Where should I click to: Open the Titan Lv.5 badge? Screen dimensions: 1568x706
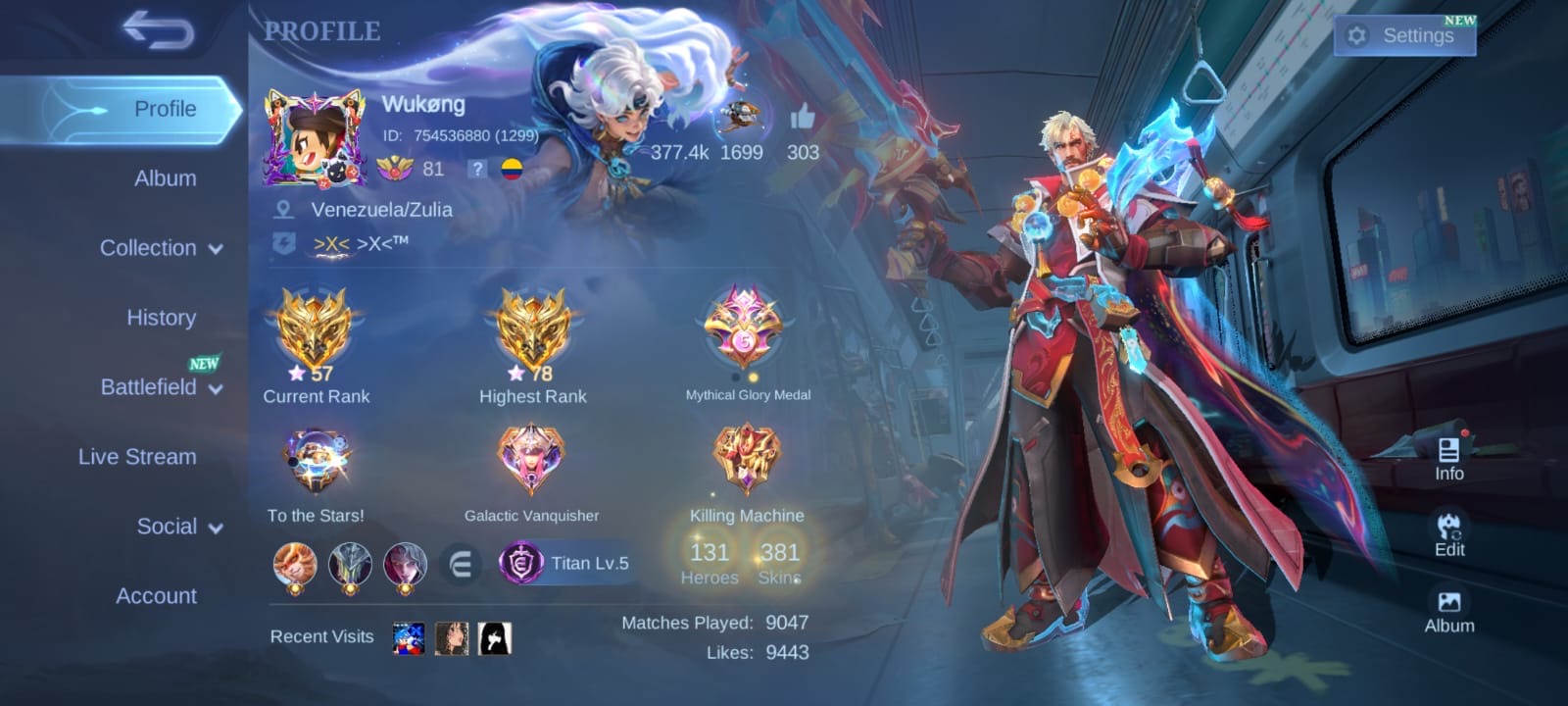pos(567,563)
